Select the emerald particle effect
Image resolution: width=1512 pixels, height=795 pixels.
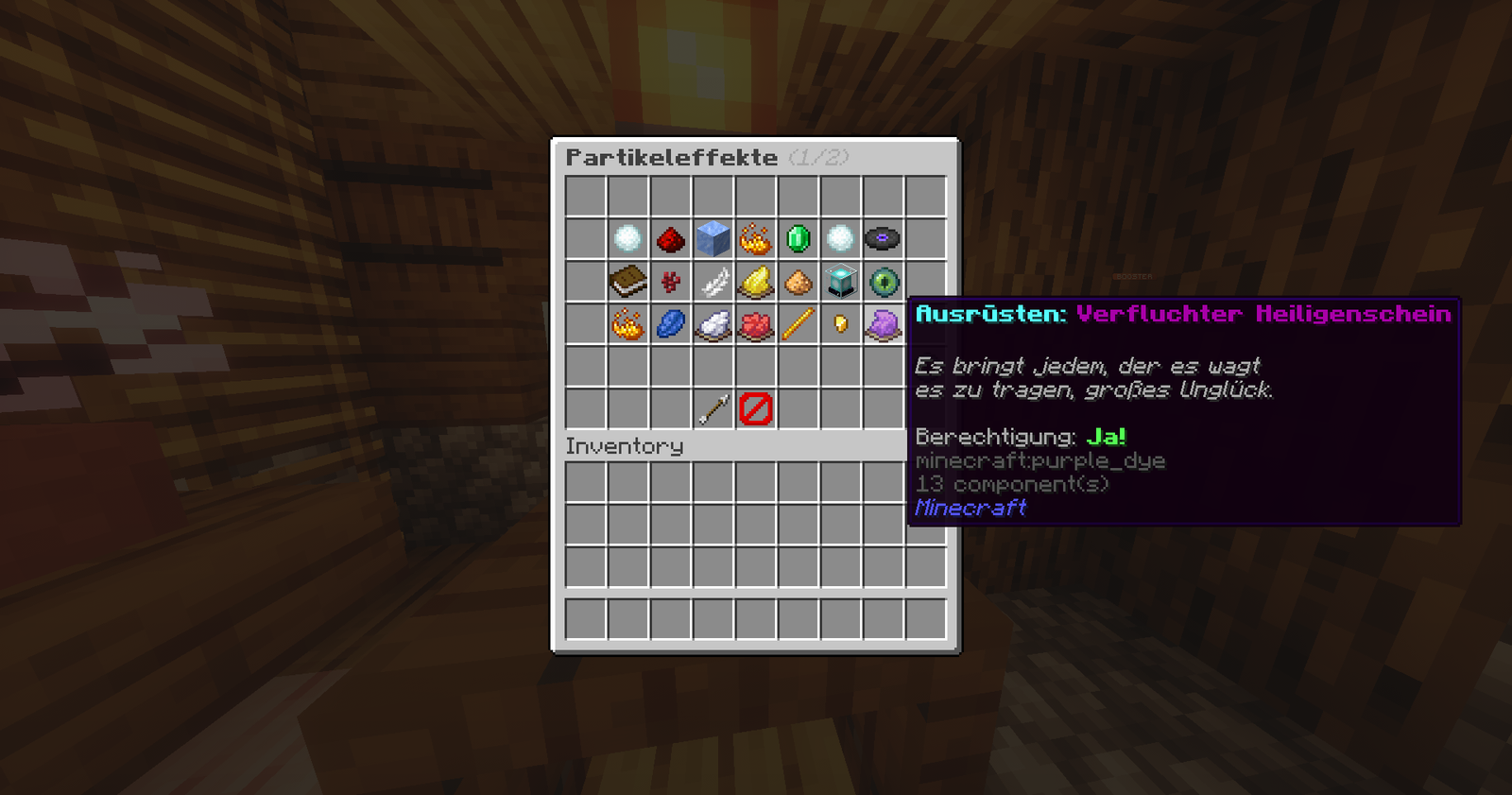click(797, 238)
